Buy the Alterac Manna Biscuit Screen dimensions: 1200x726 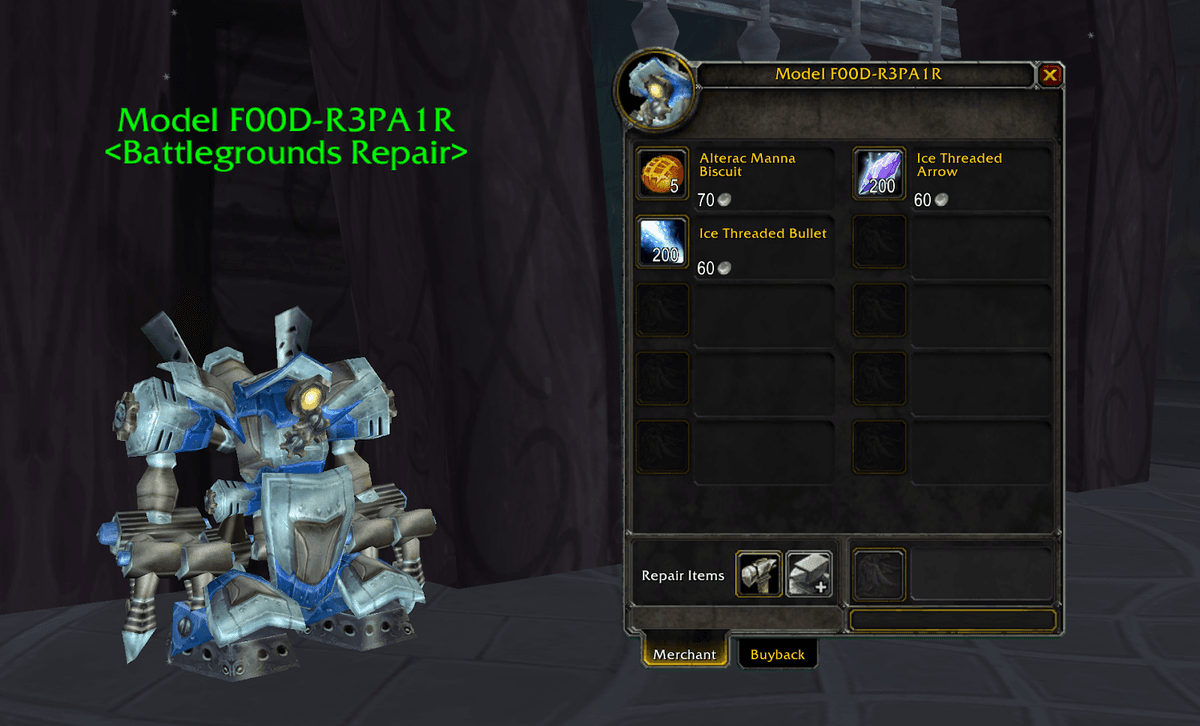pos(662,173)
